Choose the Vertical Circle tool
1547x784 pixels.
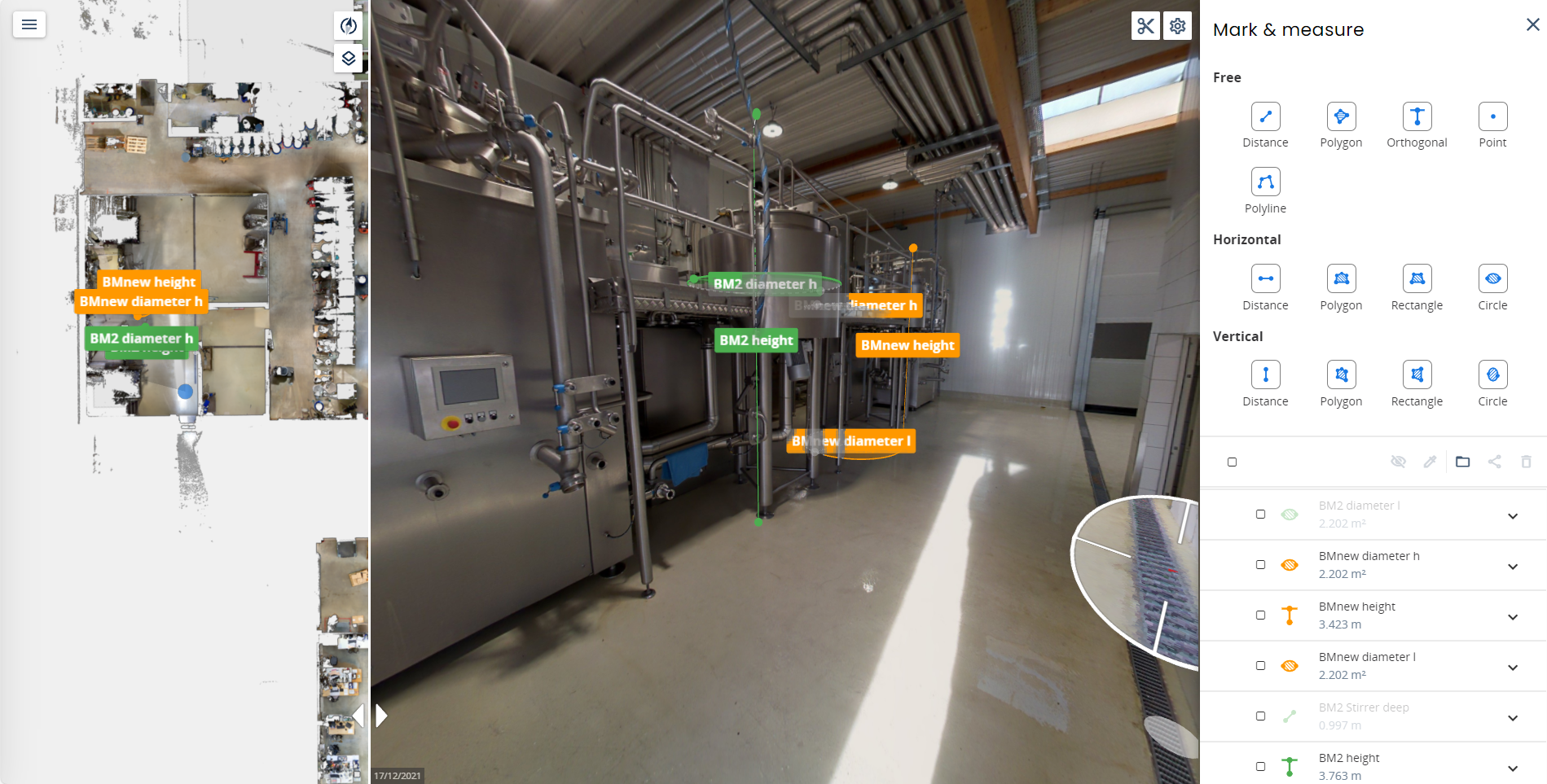1492,374
